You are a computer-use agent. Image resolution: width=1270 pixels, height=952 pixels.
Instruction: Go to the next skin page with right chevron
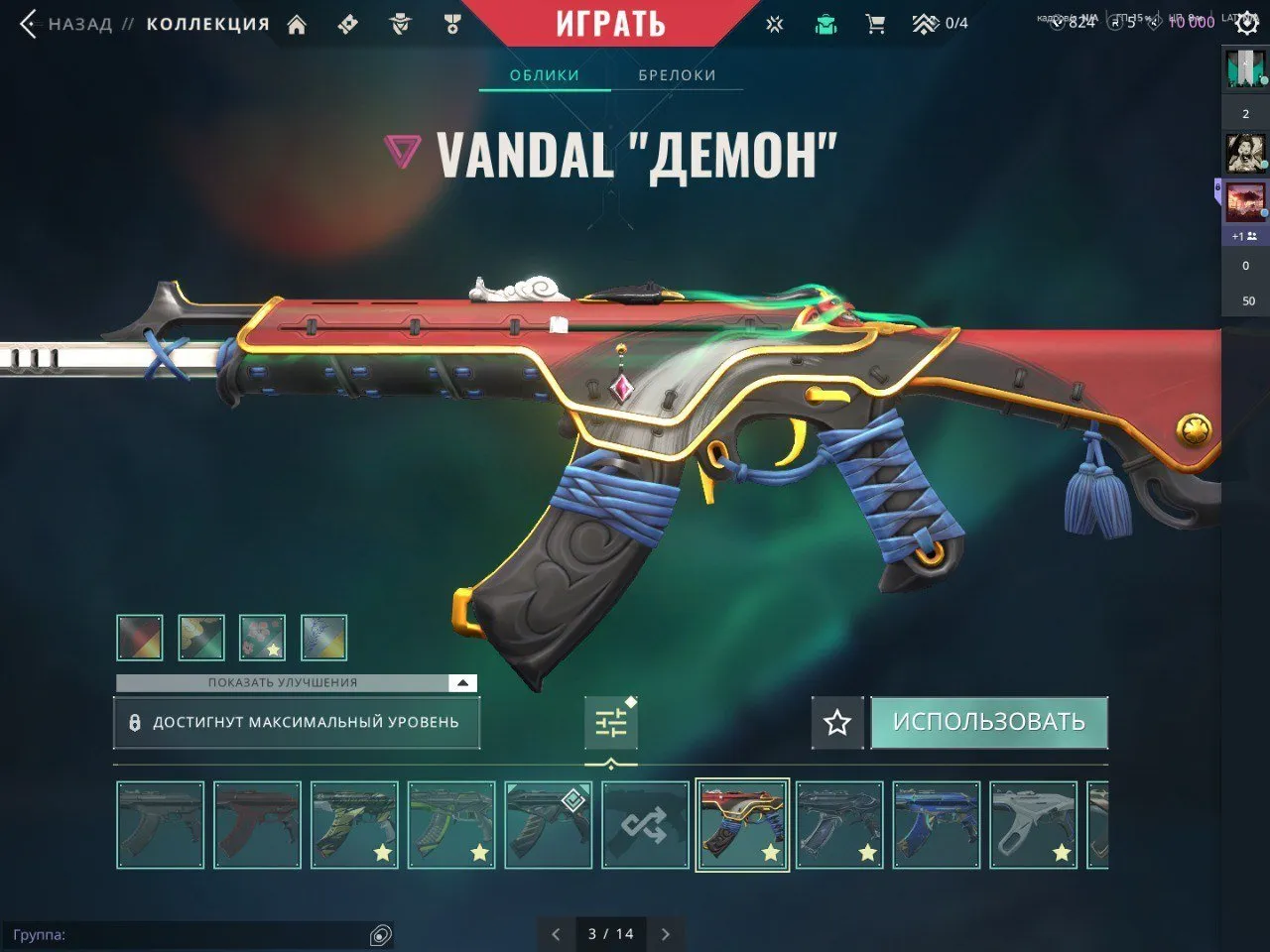click(664, 934)
